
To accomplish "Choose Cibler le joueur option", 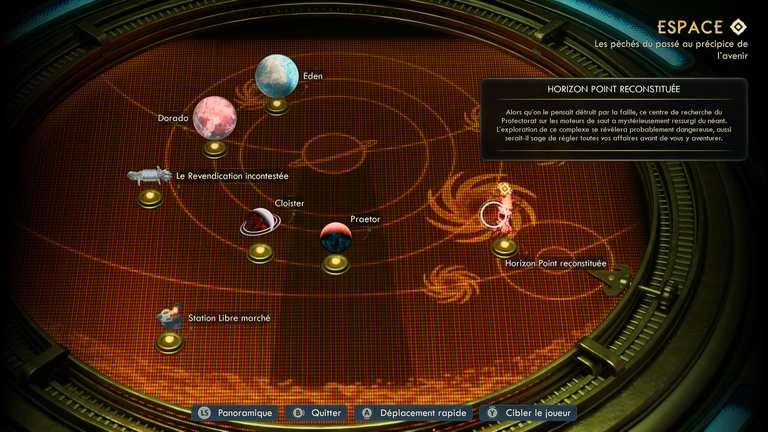I will point(528,412).
